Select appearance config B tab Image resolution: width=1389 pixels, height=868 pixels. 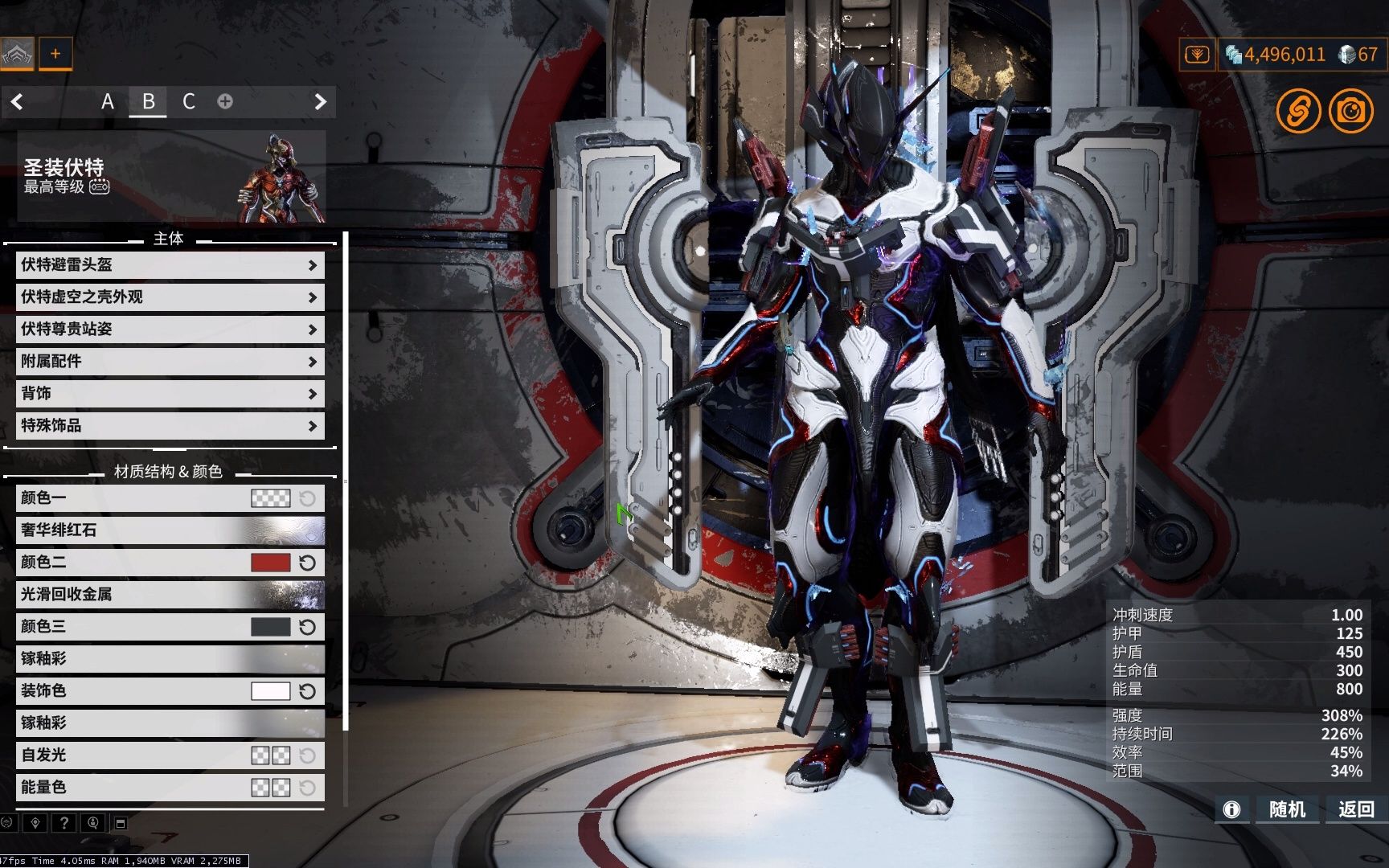coord(148,102)
